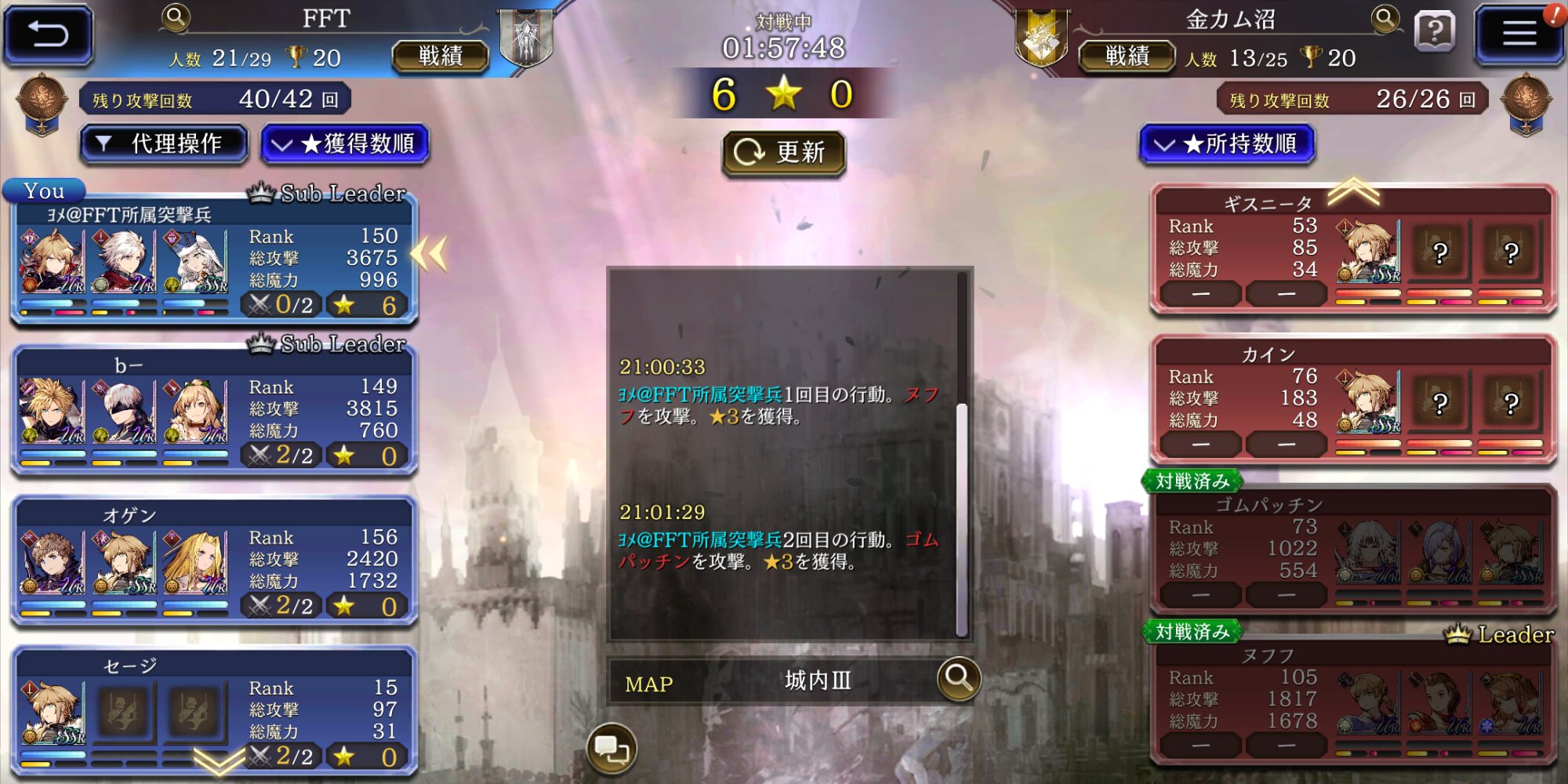Choose enemy カイン as attack target

pyautogui.click(x=1352, y=401)
